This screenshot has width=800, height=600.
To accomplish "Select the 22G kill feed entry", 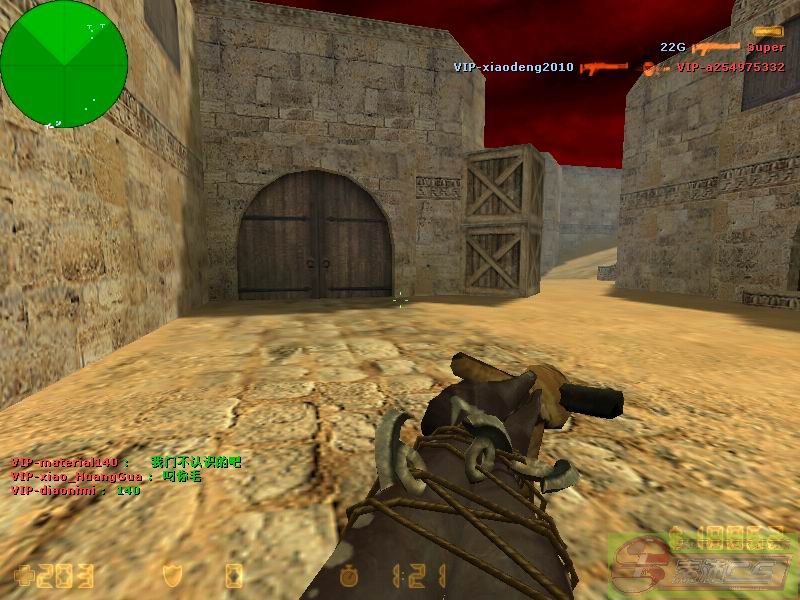I will click(x=722, y=47).
